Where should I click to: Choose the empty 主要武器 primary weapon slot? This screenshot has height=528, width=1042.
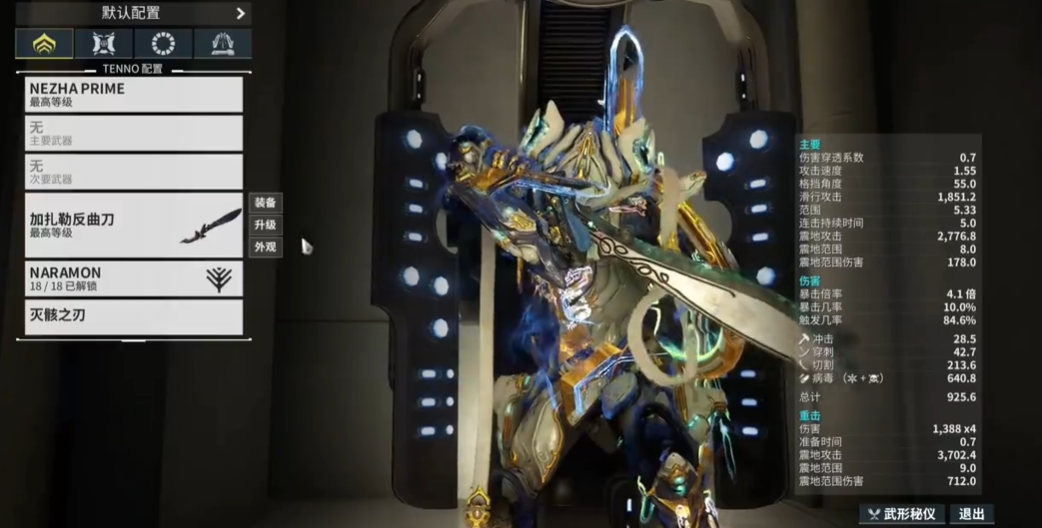point(134,133)
